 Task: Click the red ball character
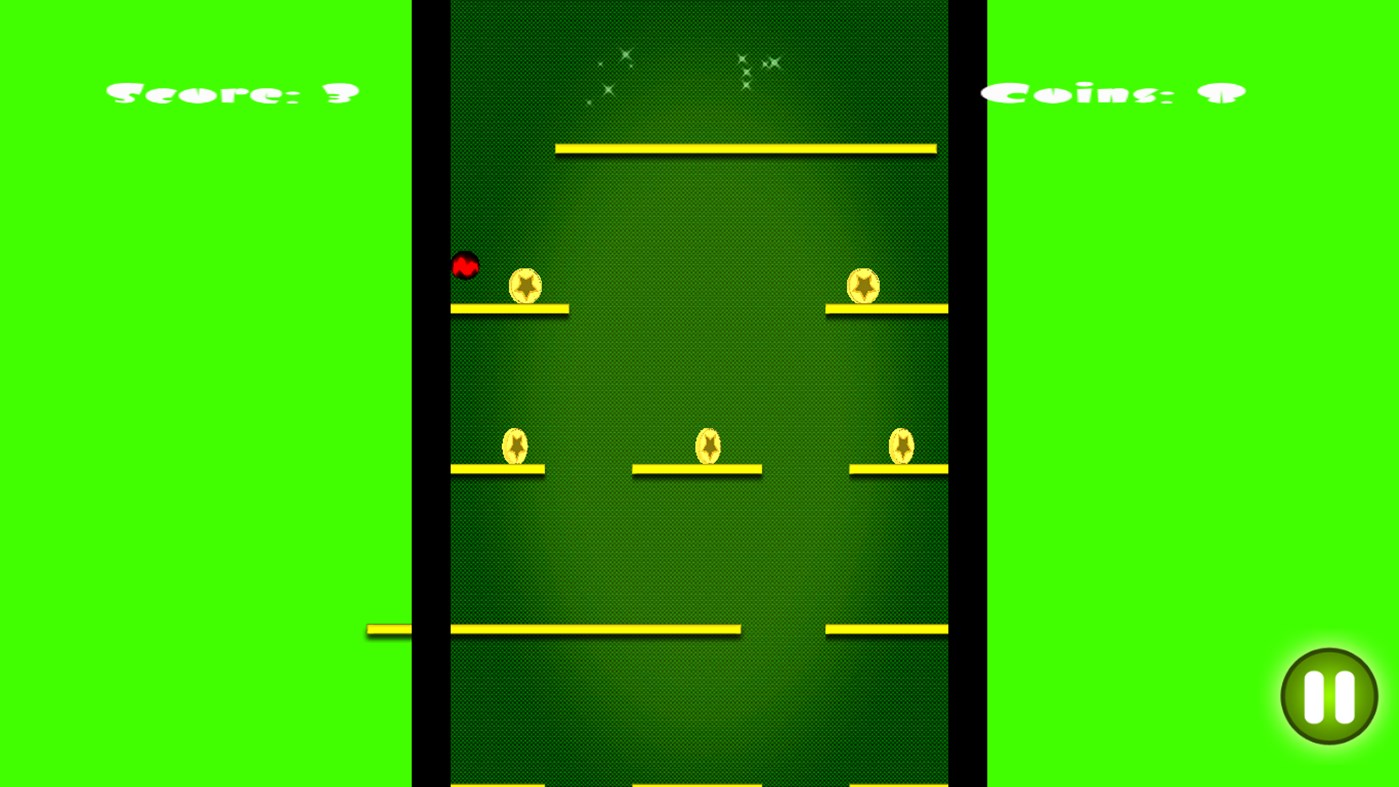465,266
